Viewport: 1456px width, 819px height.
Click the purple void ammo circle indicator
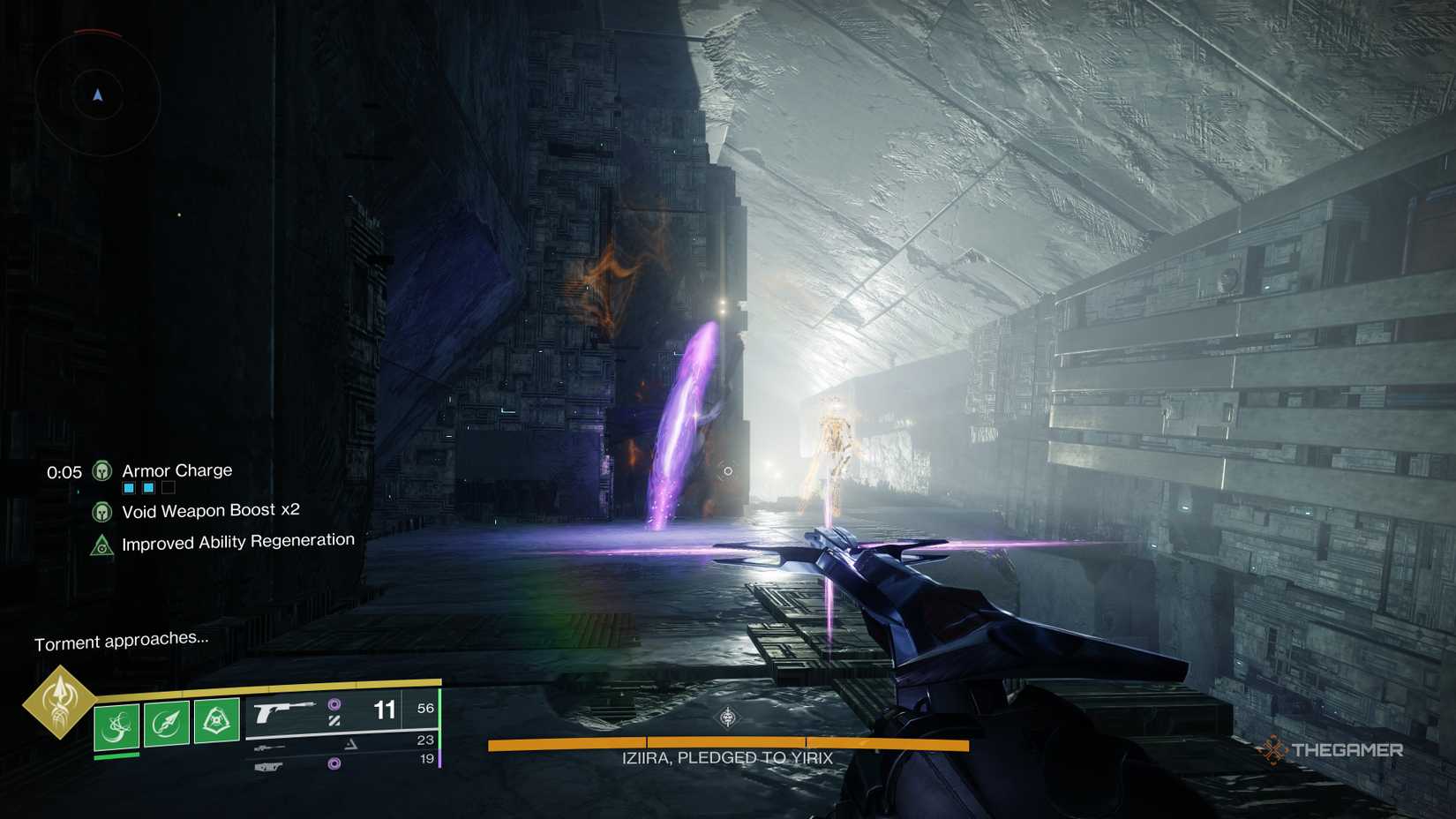pos(335,704)
